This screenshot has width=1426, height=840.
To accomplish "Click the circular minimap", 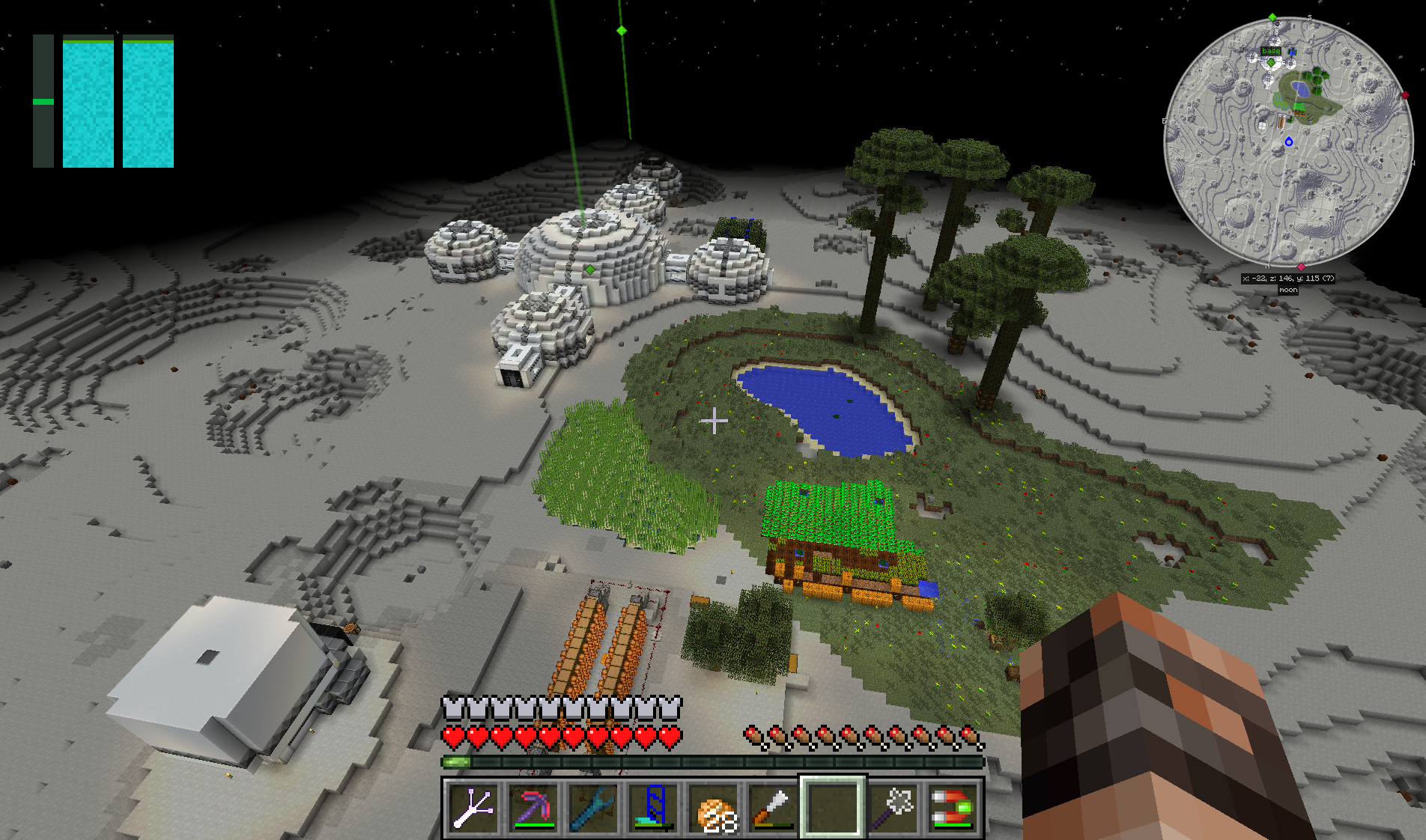I will click(1288, 142).
